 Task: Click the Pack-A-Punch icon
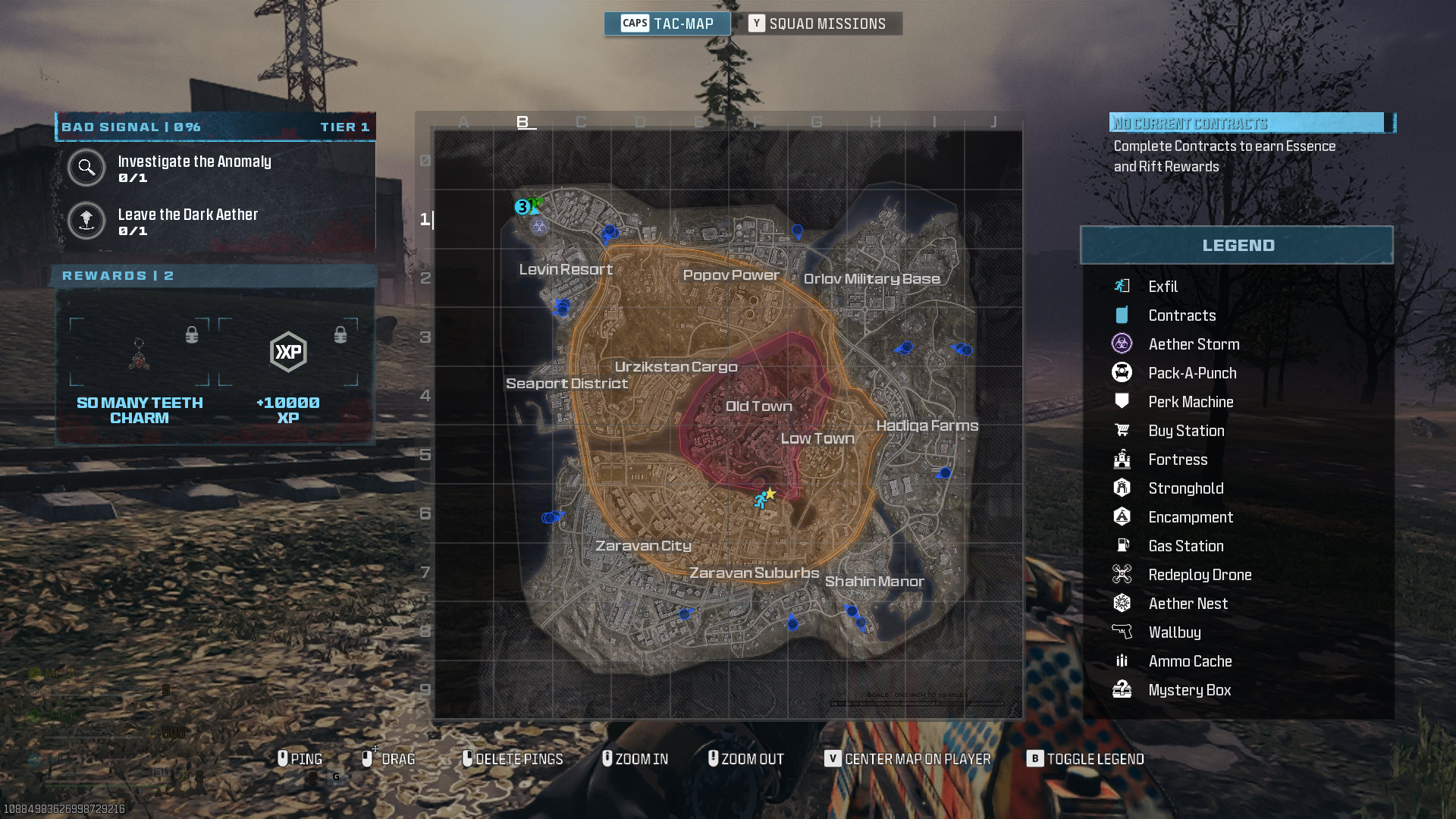coord(1123,372)
